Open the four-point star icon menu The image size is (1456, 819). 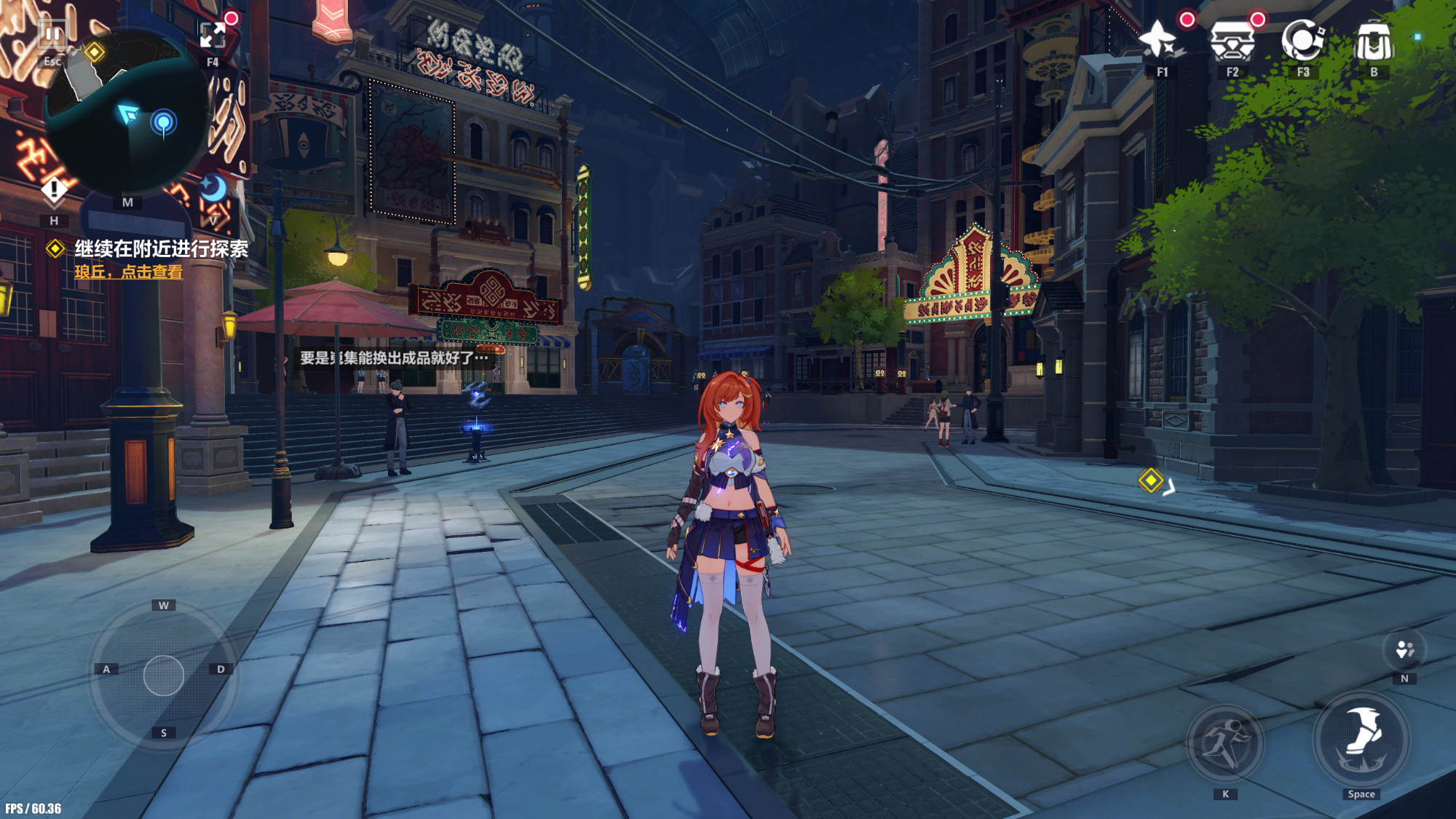click(1160, 40)
